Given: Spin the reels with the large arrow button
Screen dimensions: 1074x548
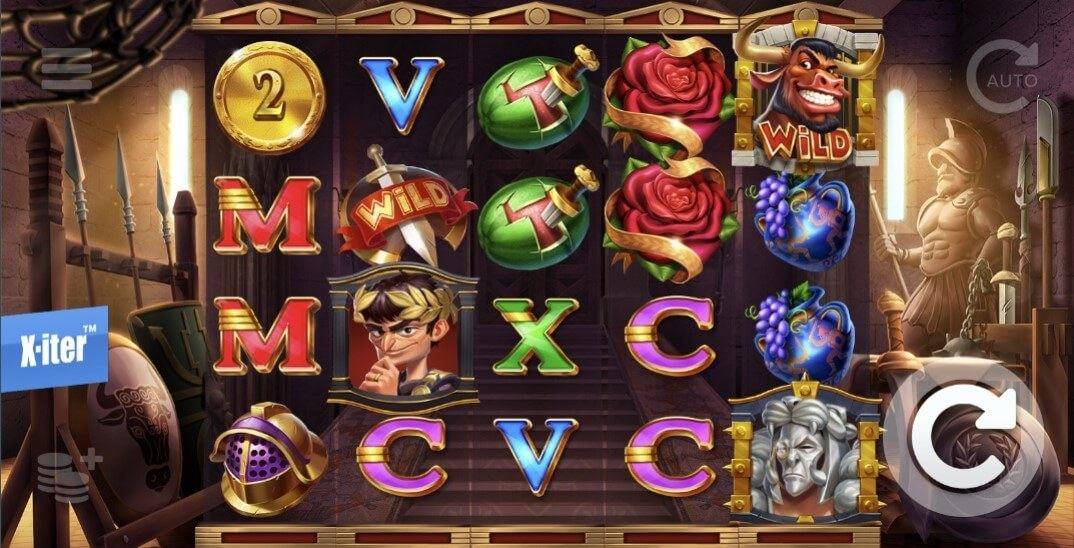Looking at the screenshot, I should pyautogui.click(x=967, y=436).
